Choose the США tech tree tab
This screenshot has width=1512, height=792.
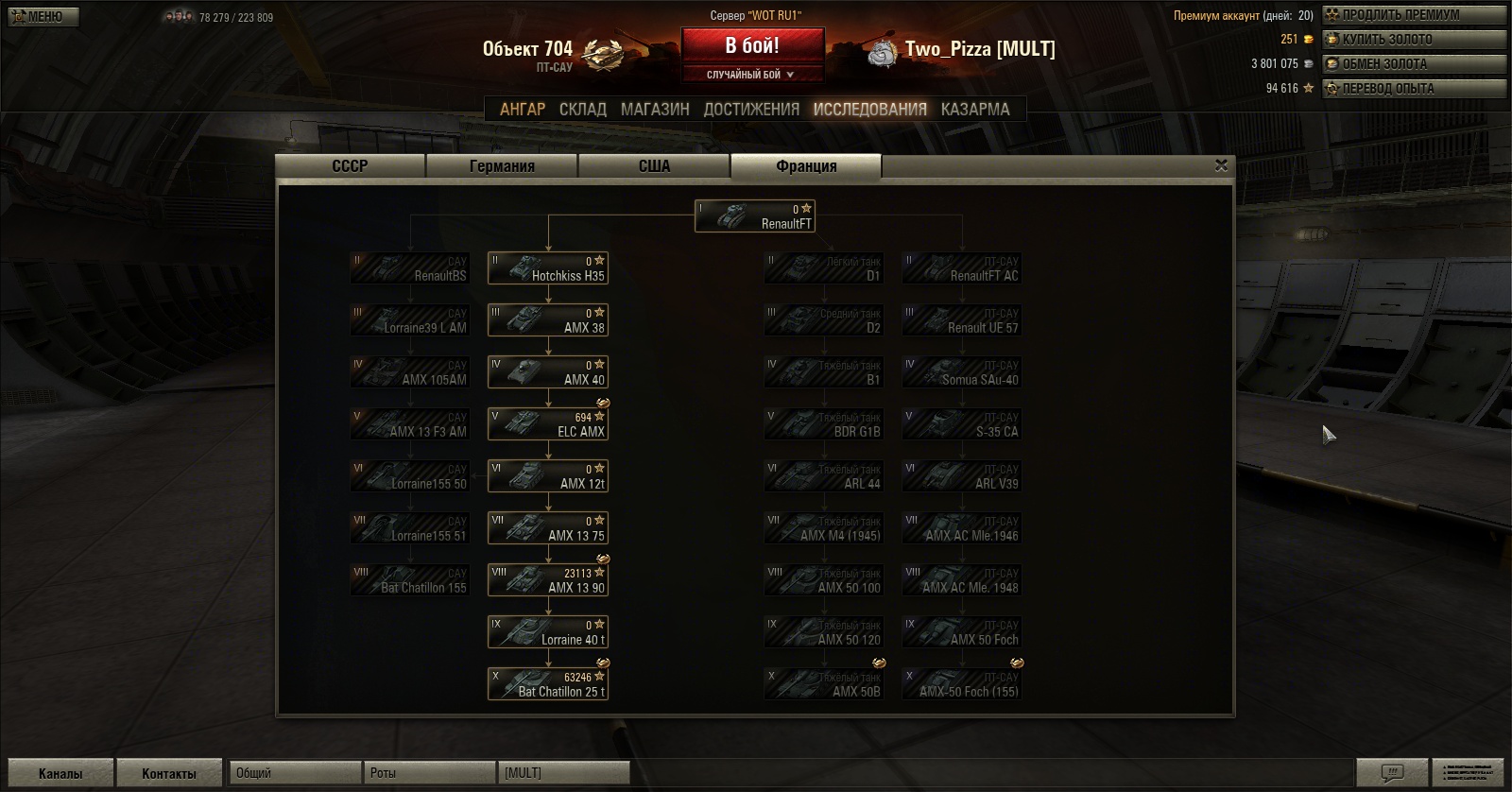pyautogui.click(x=654, y=166)
